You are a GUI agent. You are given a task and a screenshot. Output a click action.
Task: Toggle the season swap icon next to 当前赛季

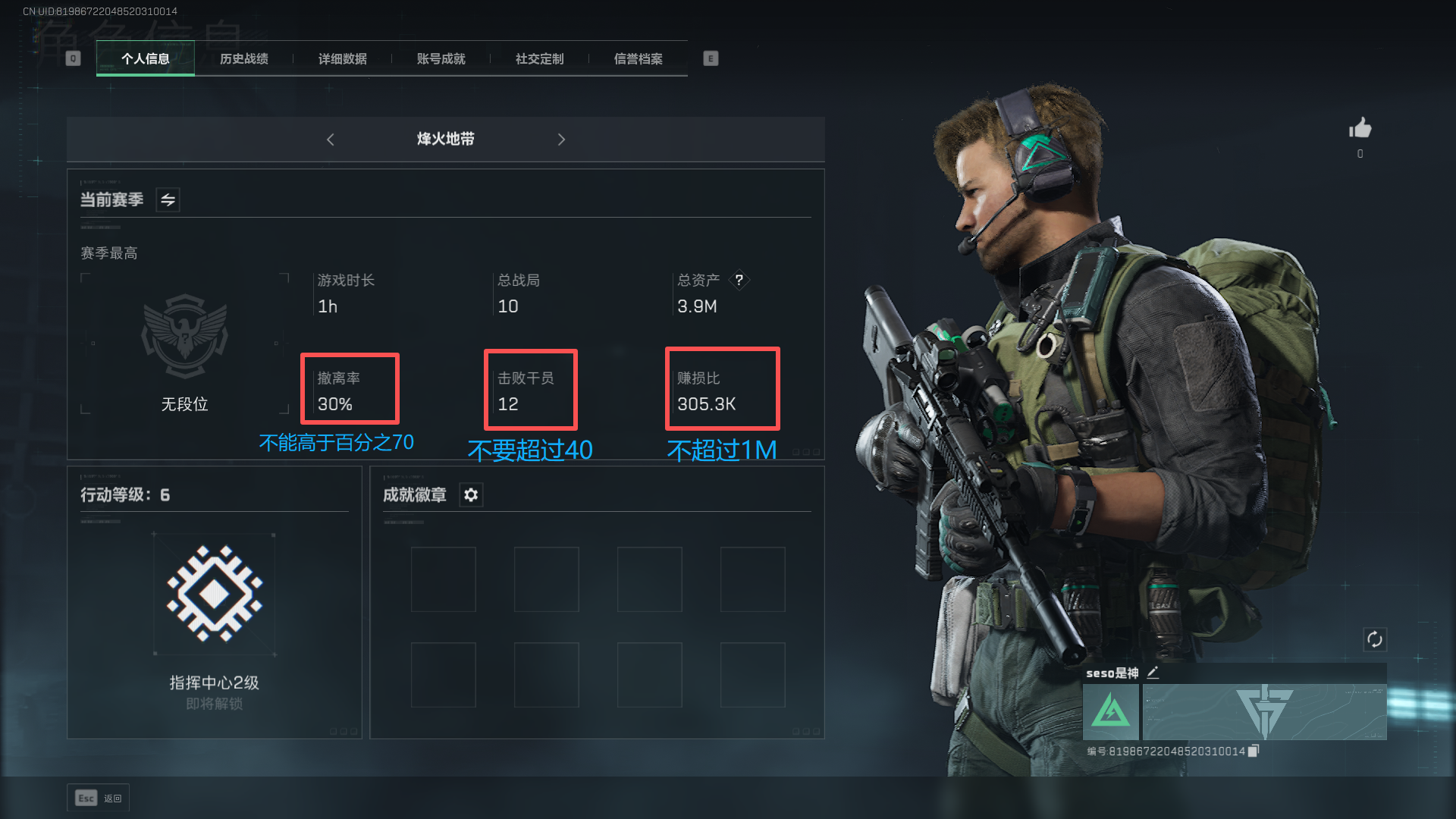[x=168, y=200]
